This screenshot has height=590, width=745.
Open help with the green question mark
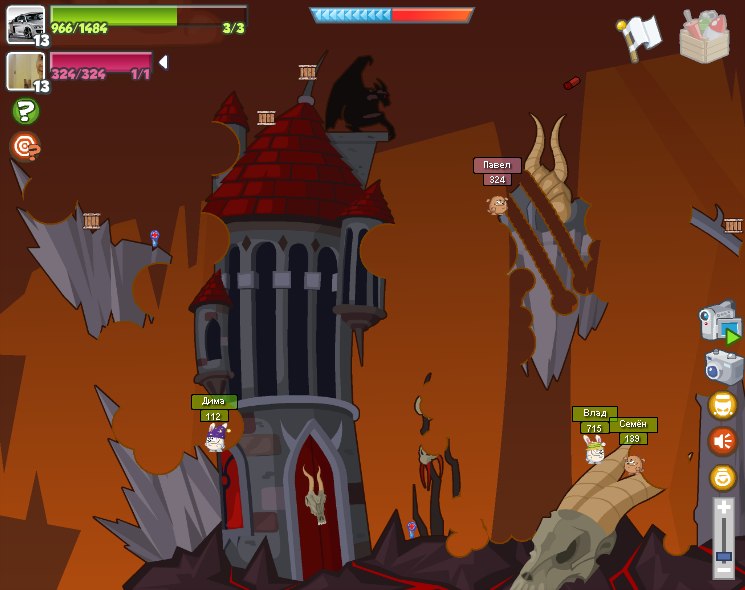coord(25,111)
